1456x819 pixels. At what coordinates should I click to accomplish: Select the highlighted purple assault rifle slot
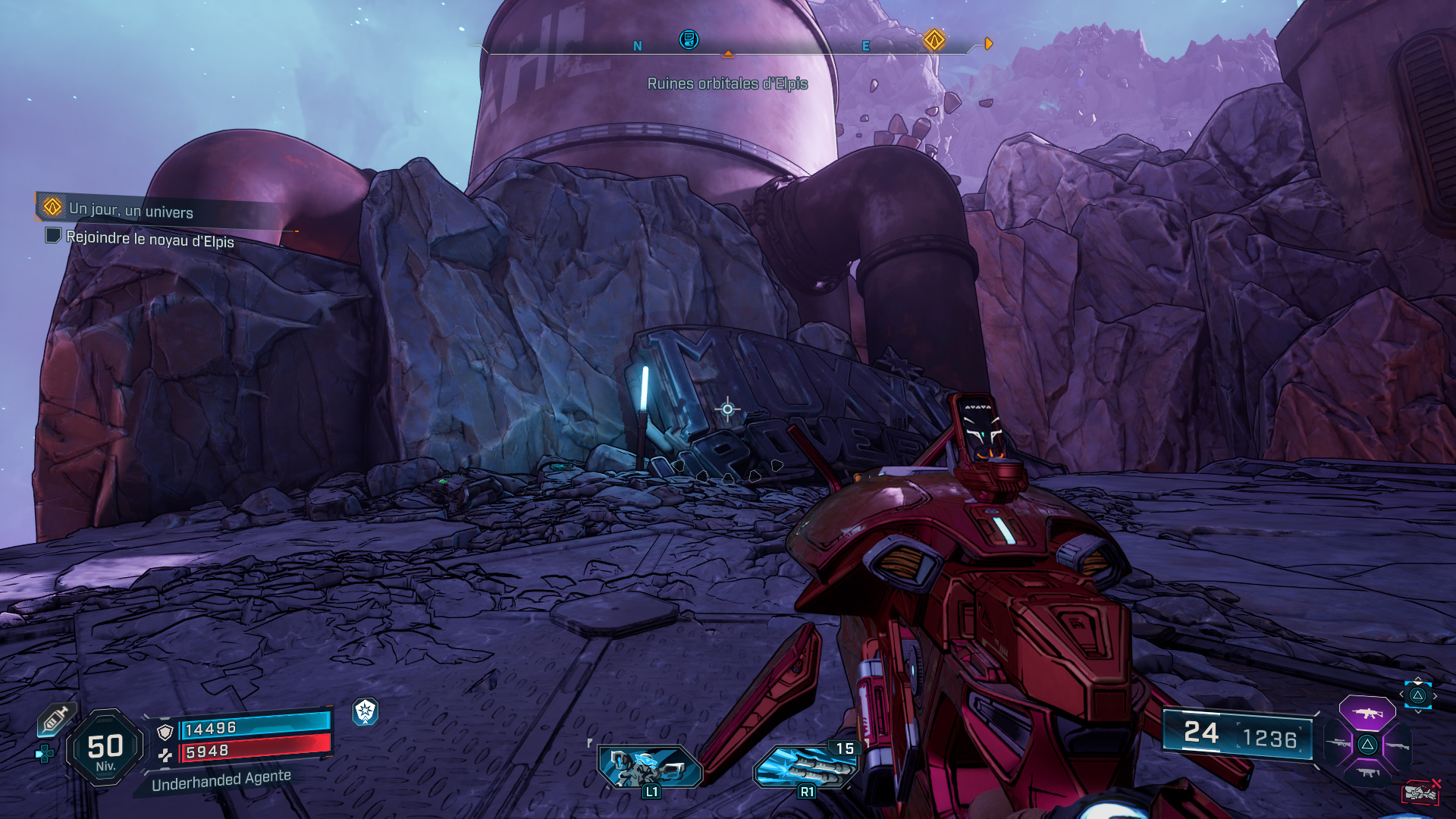[1367, 714]
